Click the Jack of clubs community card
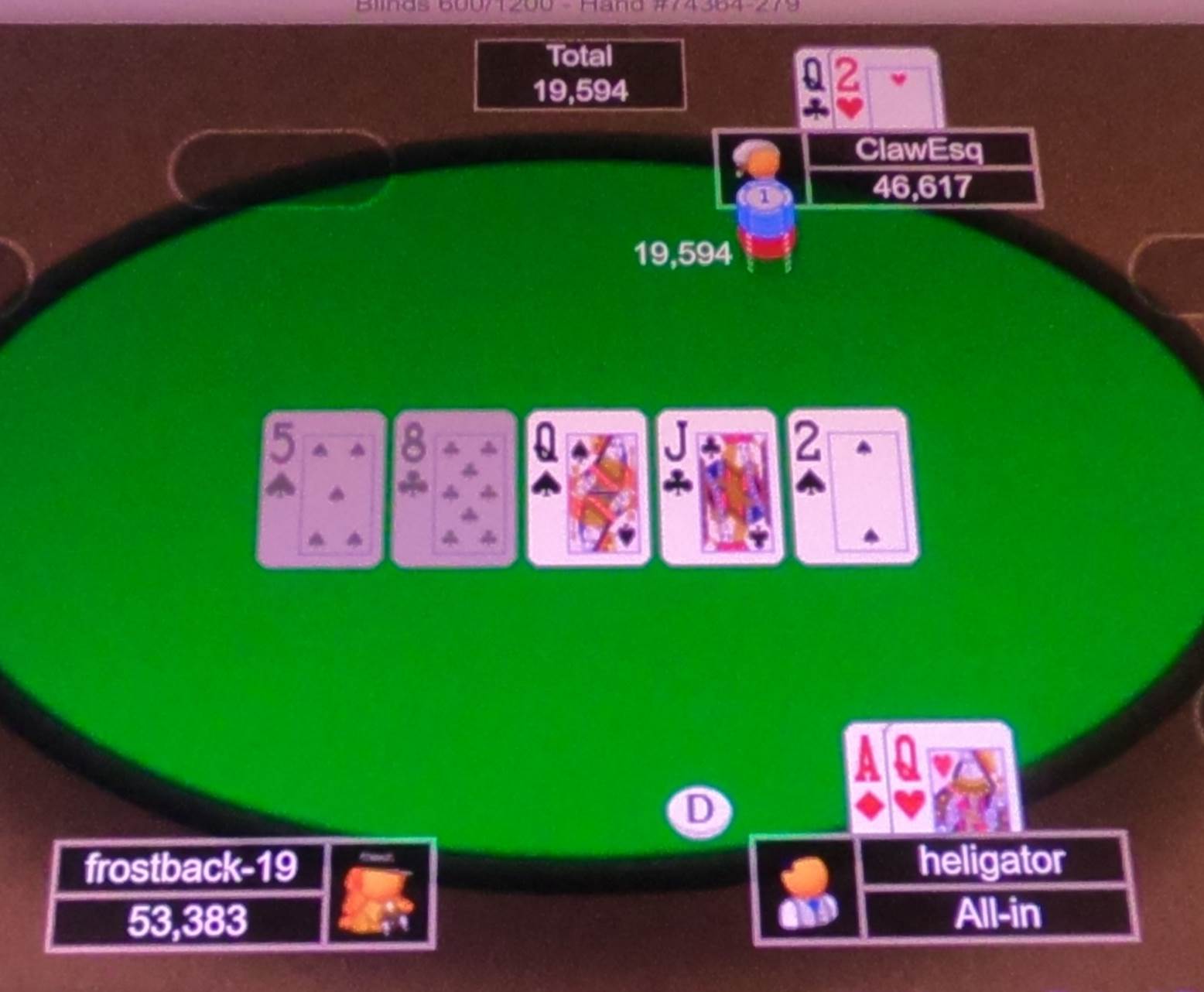This screenshot has height=992, width=1204. coord(720,487)
